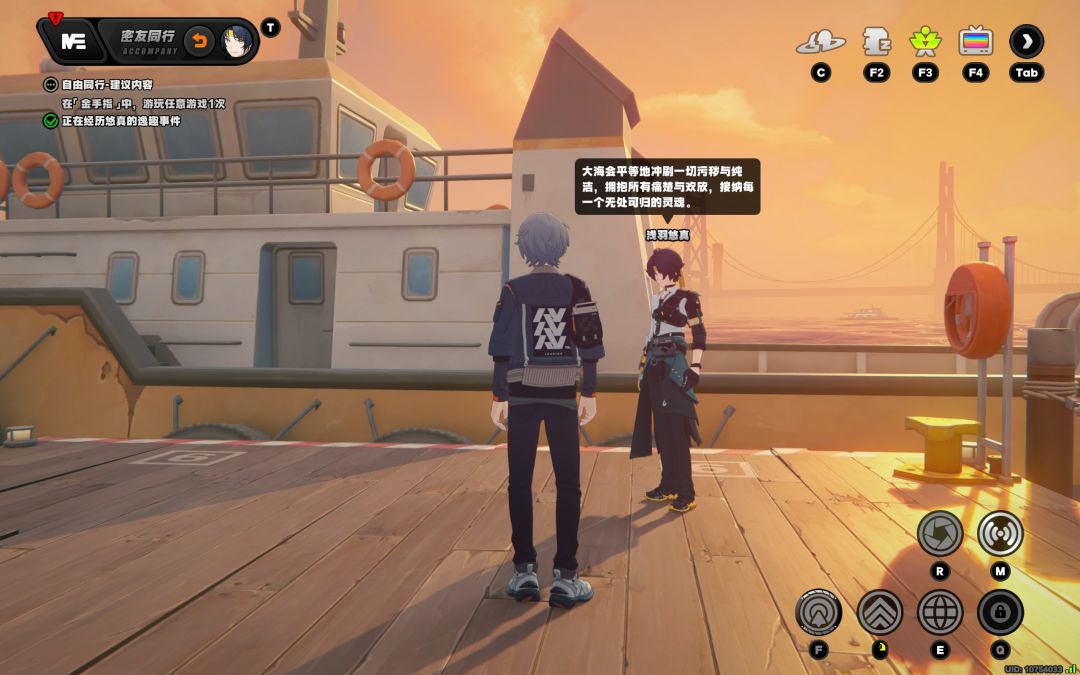Select the companion character portrait
Screen dimensions: 1080x675
[236, 41]
